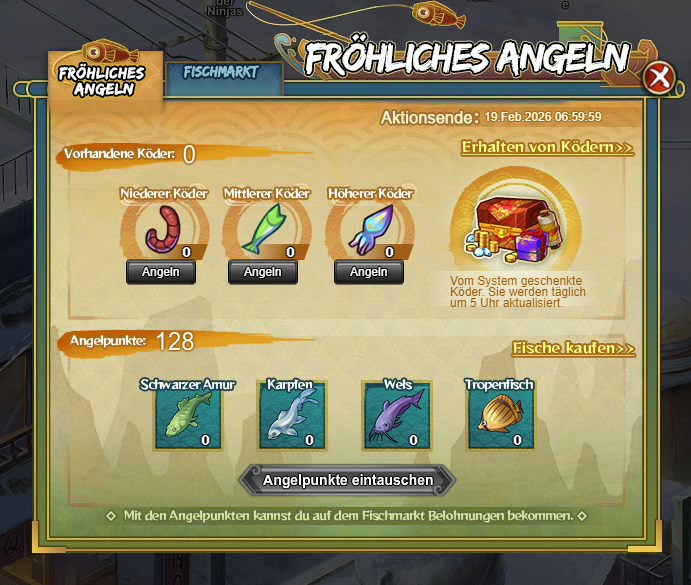Screen dimensions: 691x585
Task: Activate Angelpunkte eintauschen button
Action: (x=348, y=481)
